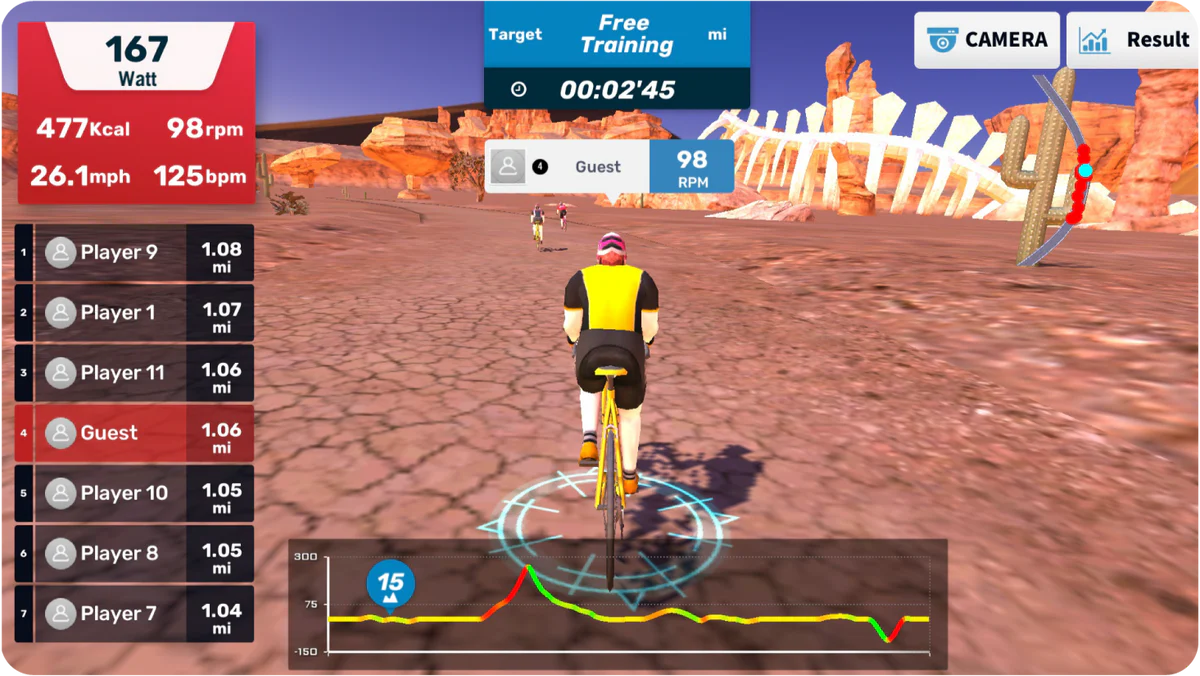
Task: Select Player 1 leaderboard row
Action: [134, 313]
